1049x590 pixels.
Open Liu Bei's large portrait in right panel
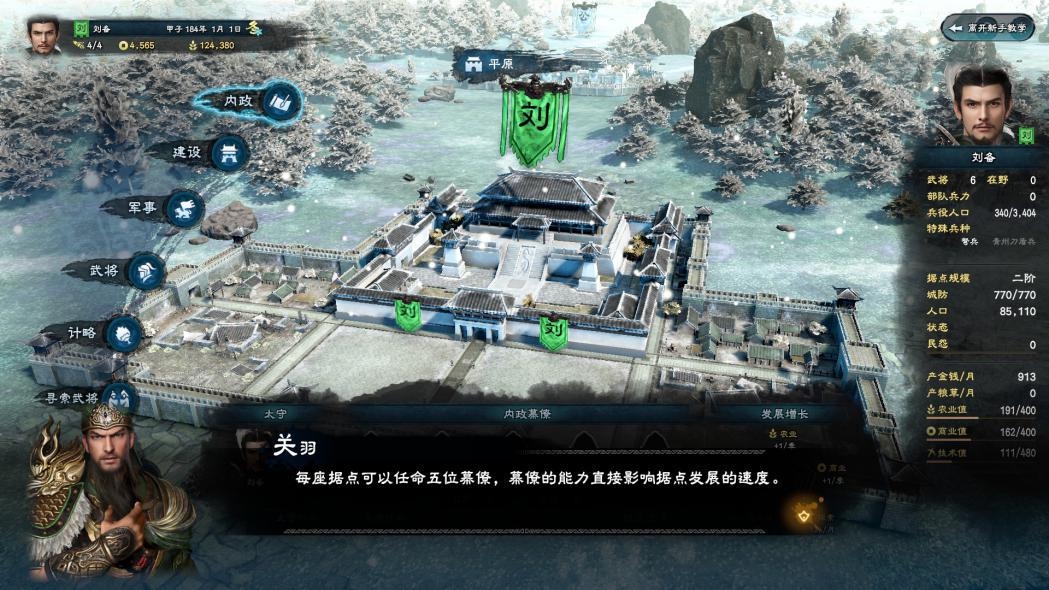[x=982, y=106]
